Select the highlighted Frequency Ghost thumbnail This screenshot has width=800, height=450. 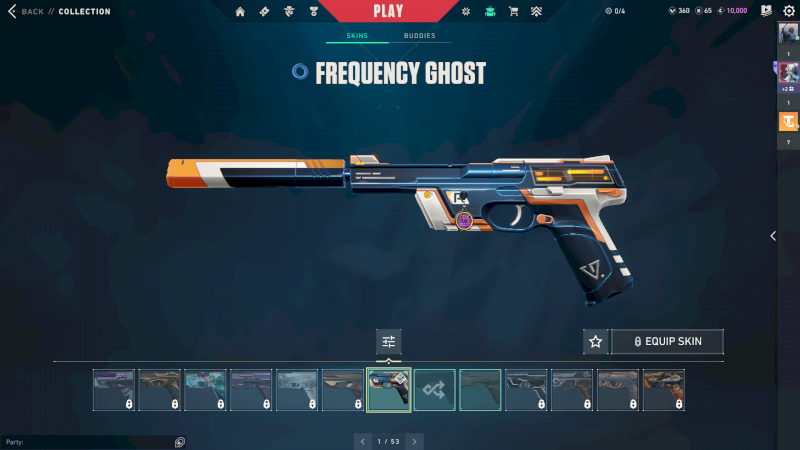click(x=389, y=390)
